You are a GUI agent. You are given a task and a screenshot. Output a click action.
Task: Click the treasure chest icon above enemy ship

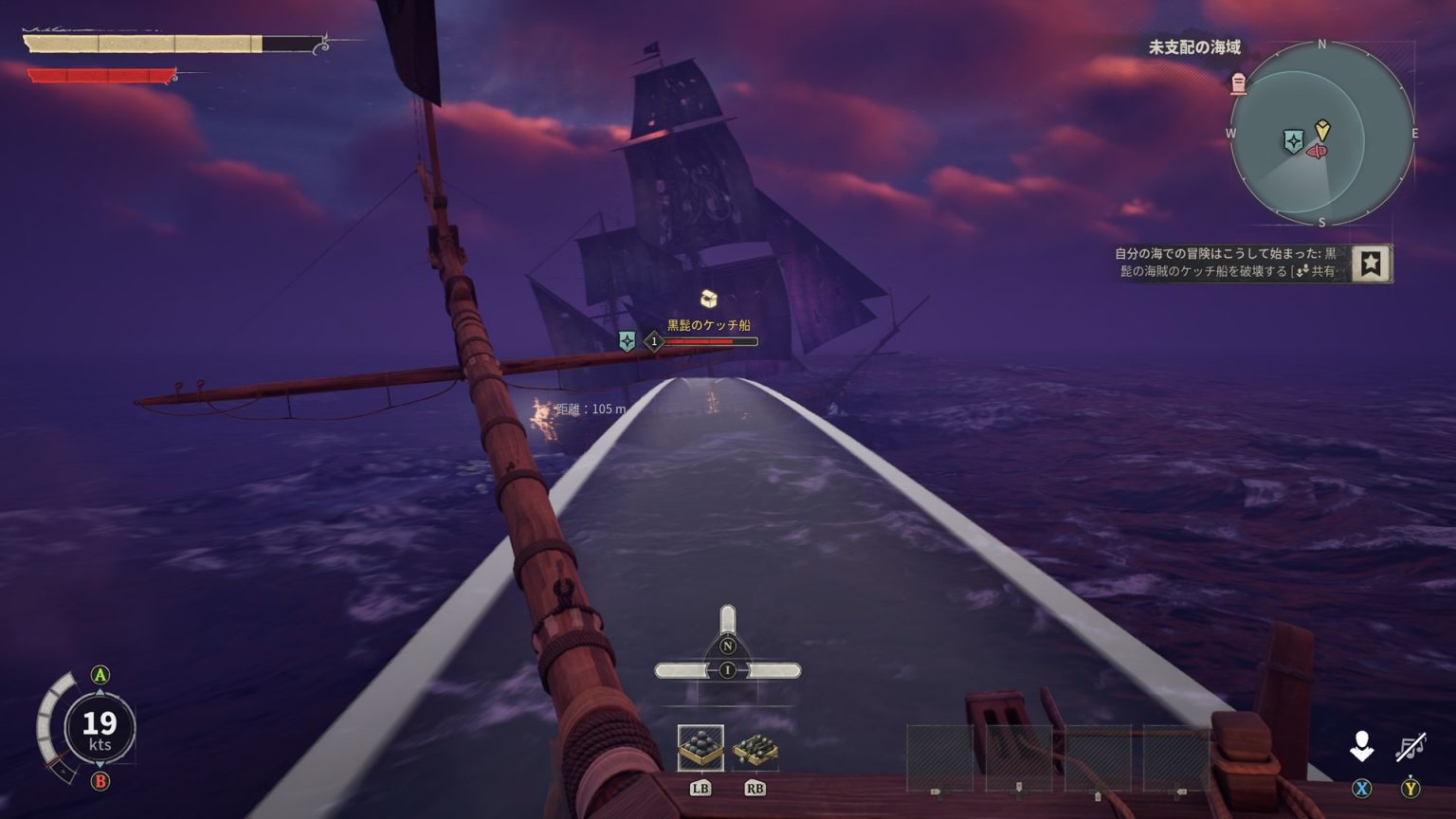(708, 300)
